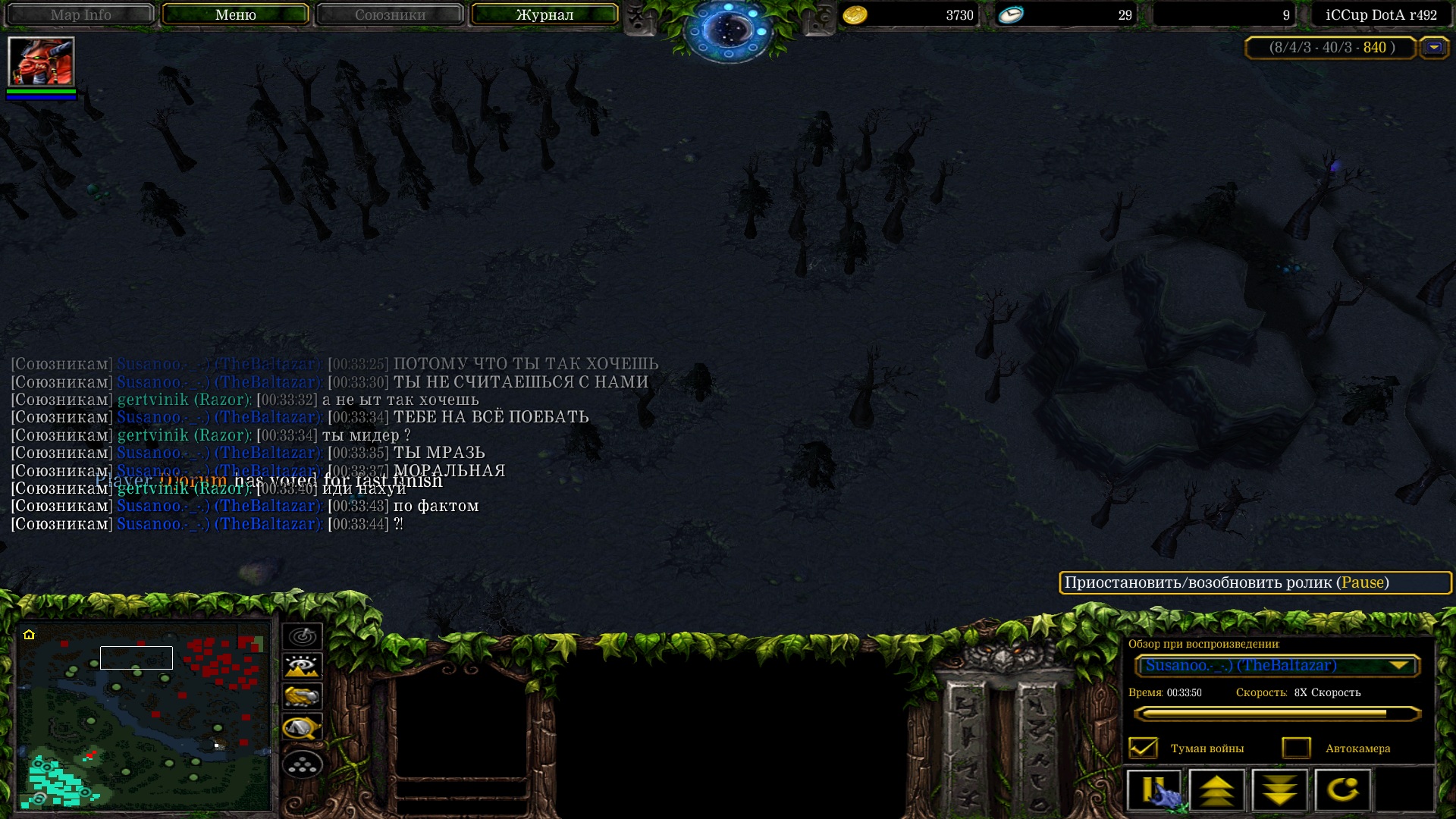Pause the replay playback
Viewport: 1456px width, 819px height.
[x=1154, y=790]
